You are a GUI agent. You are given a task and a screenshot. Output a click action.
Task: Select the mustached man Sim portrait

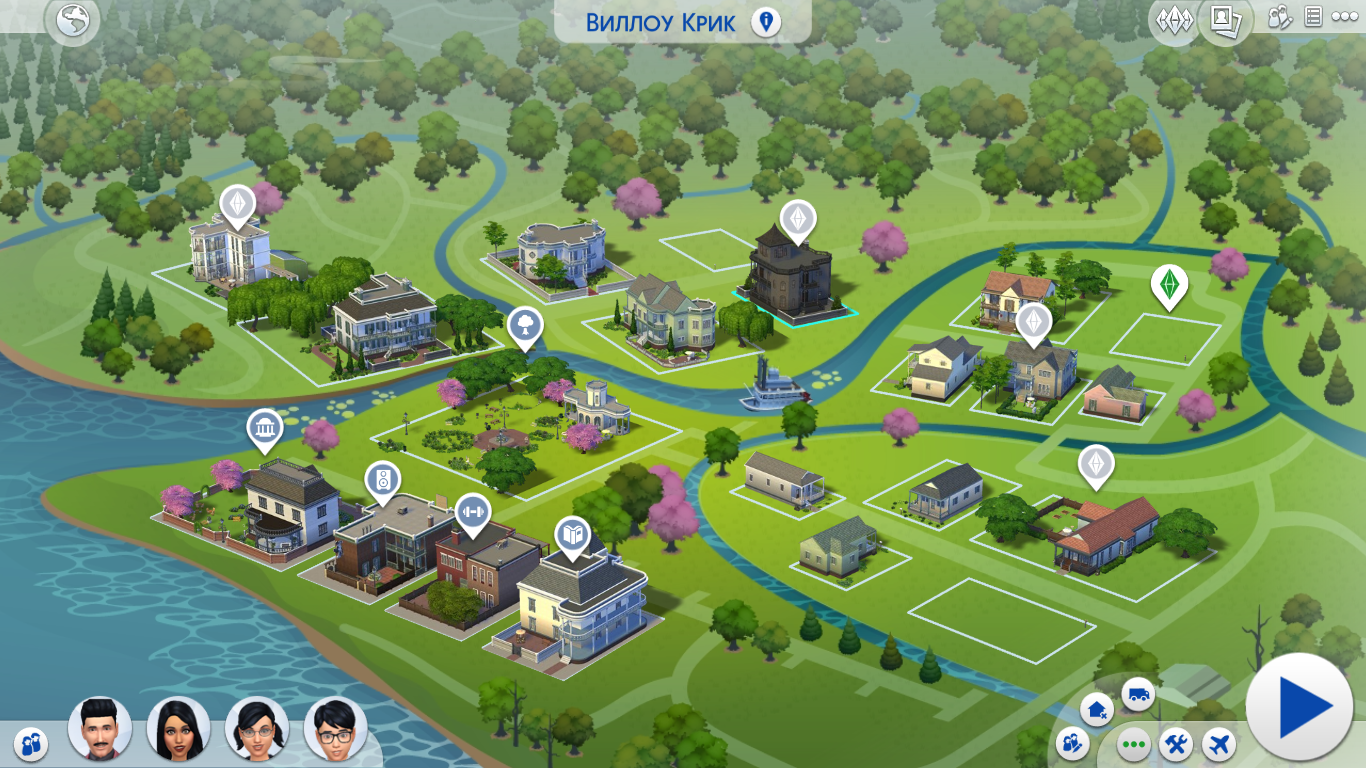100,727
